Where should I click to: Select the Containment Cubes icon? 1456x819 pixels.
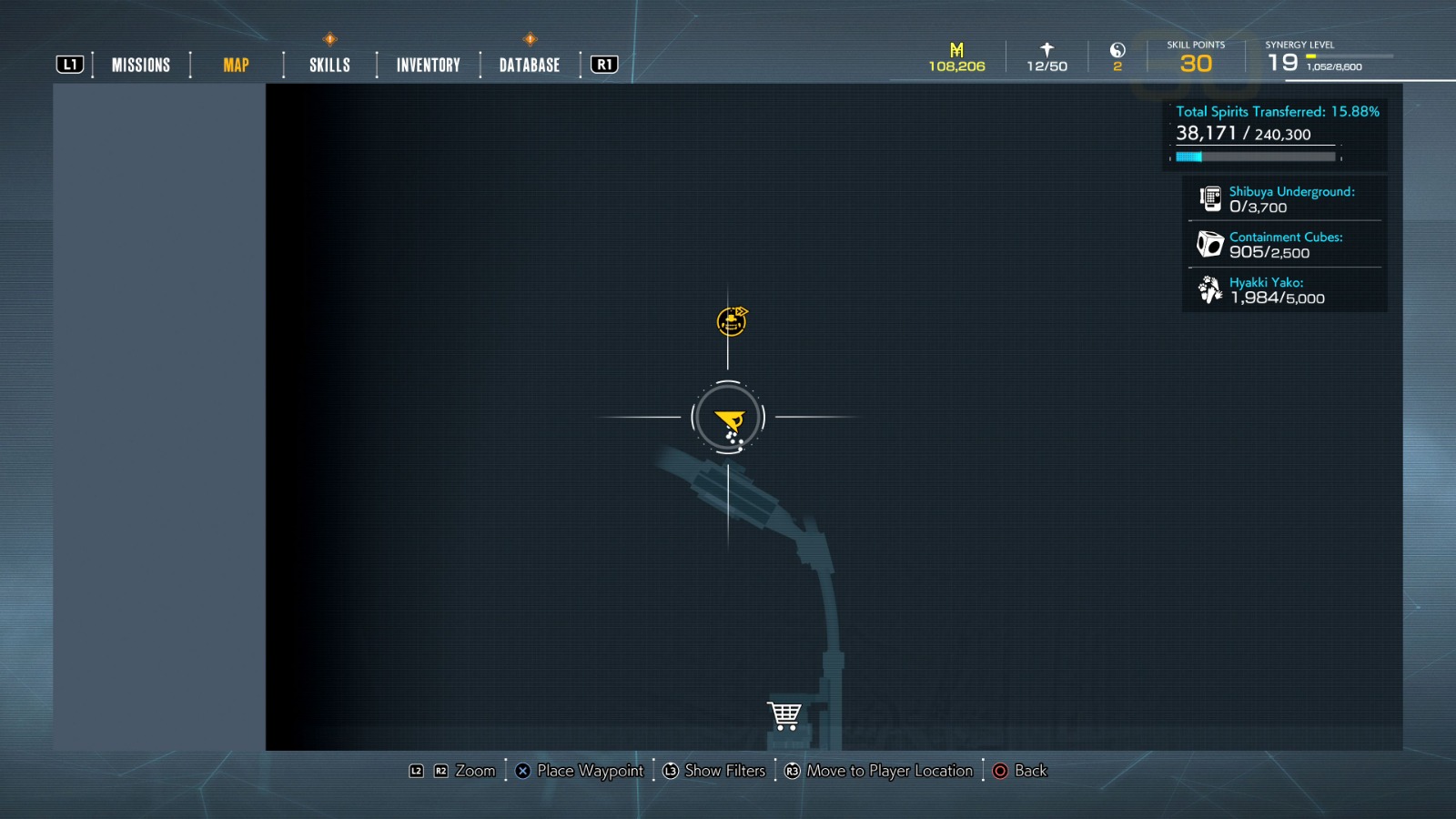pyautogui.click(x=1209, y=245)
